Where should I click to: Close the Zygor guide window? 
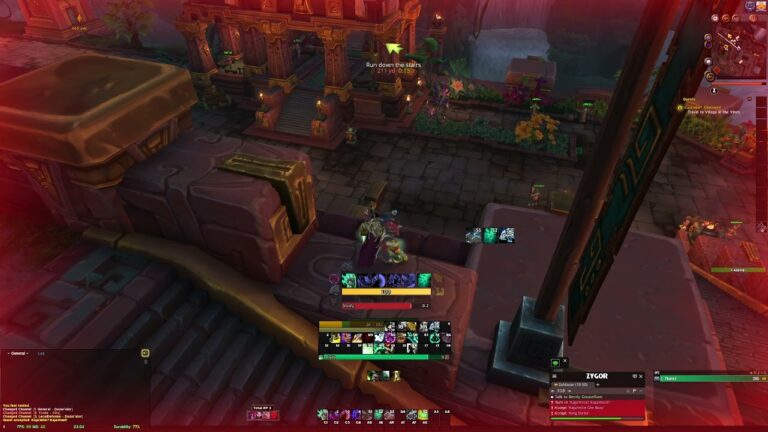[x=640, y=376]
